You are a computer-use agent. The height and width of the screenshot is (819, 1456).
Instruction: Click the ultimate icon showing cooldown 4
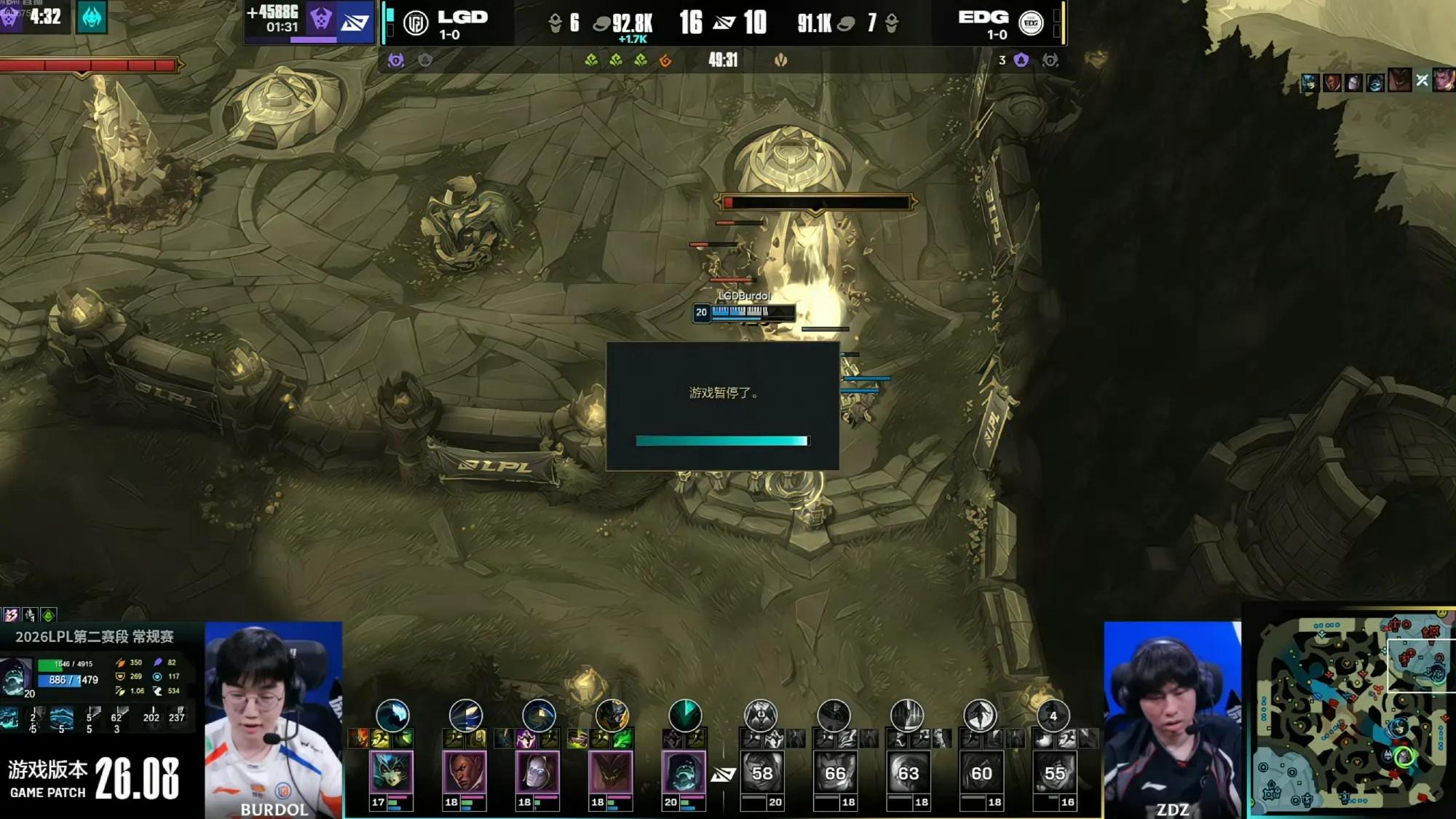1053,716
